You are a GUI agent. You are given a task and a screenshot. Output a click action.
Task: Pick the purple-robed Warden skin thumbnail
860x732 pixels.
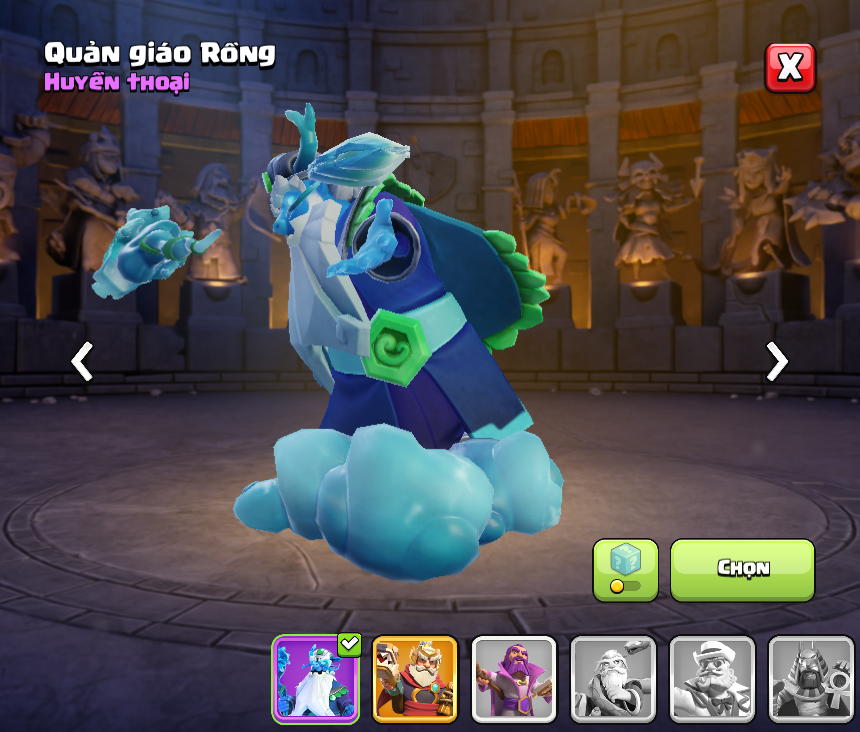click(514, 679)
